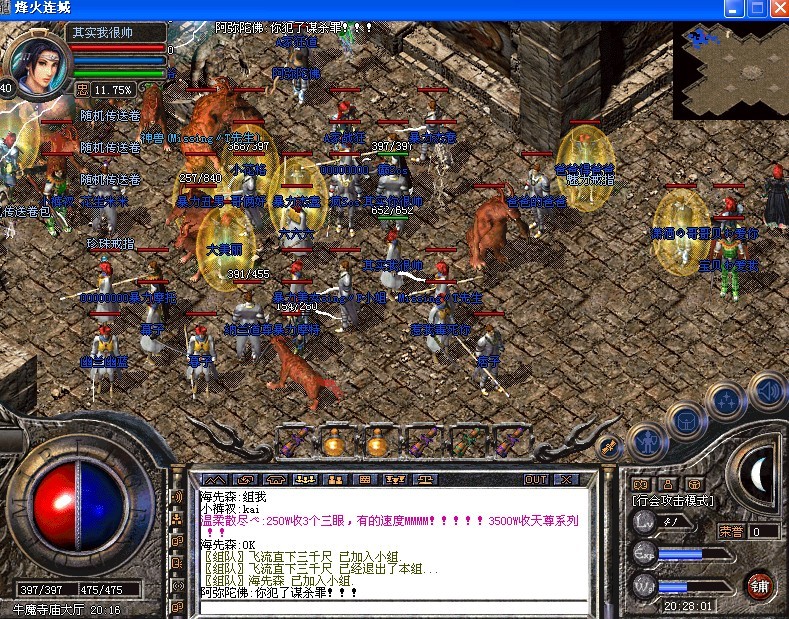Click the minimap in the corner

coord(730,70)
